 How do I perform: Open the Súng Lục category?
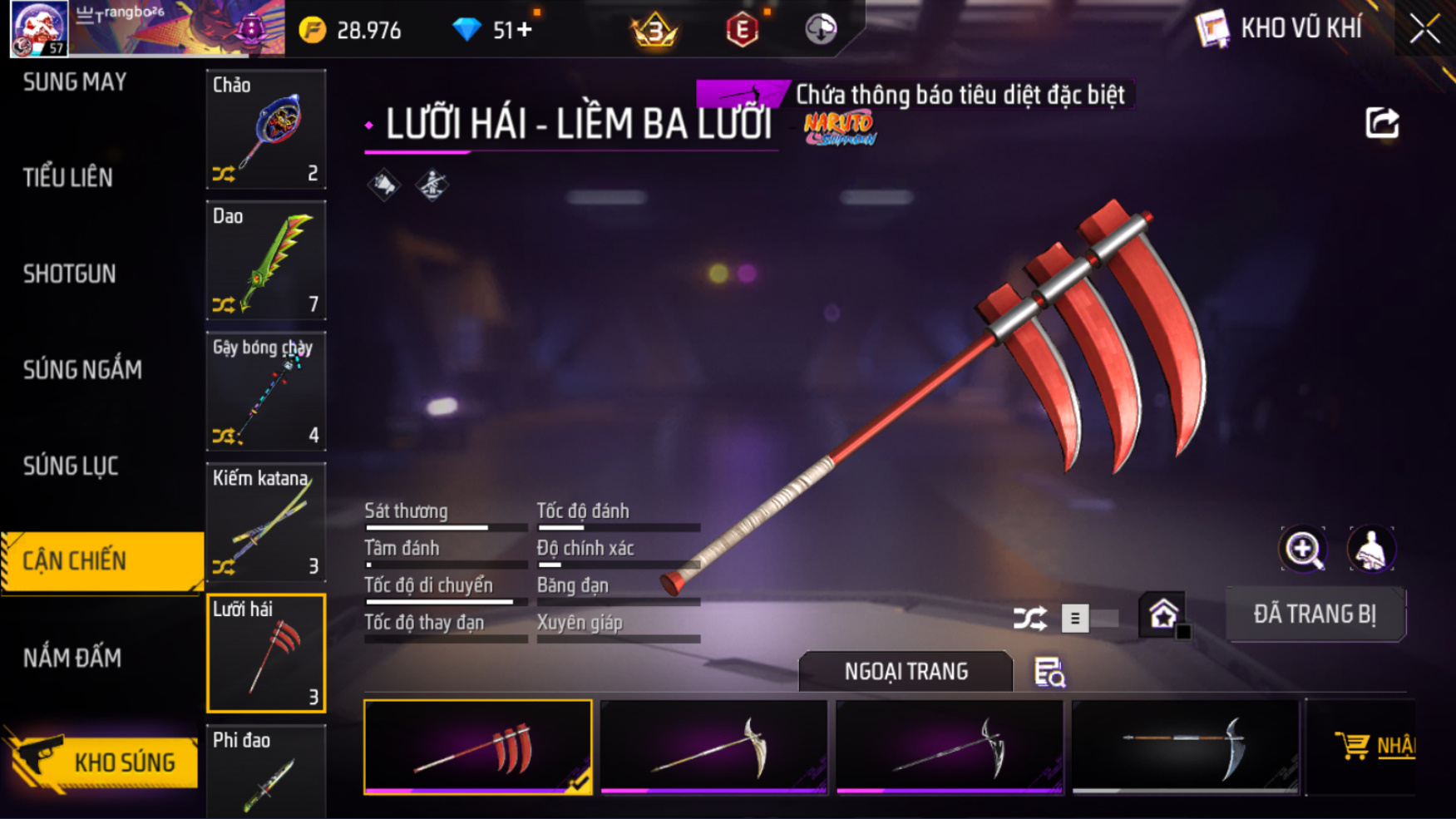tap(71, 466)
